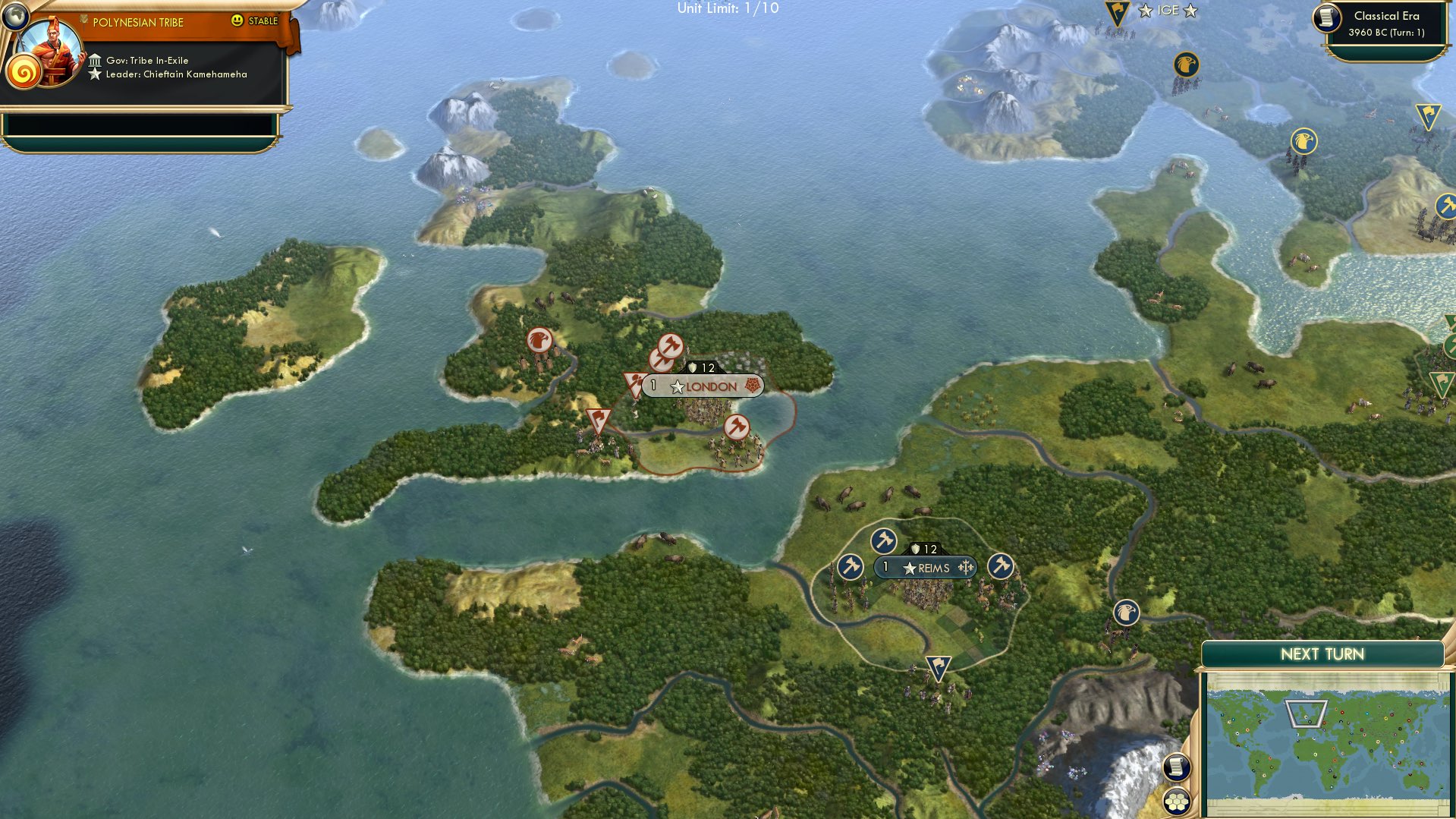Viewport: 1456px width, 819px height.
Task: Click the stable smiley face indicator
Action: [x=238, y=22]
